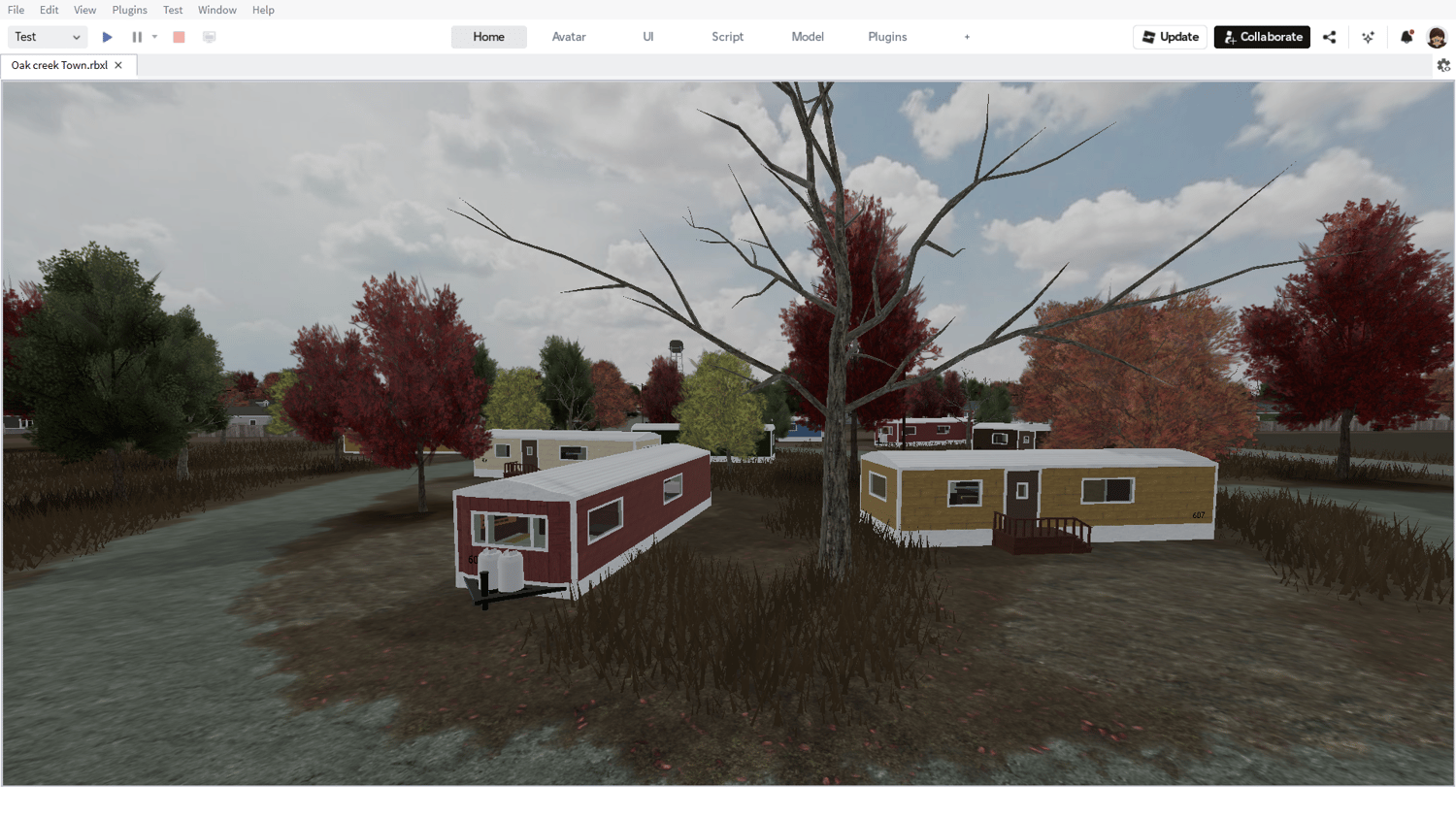Open your profile avatar menu
Screen dimensions: 1456x818
point(1437,36)
